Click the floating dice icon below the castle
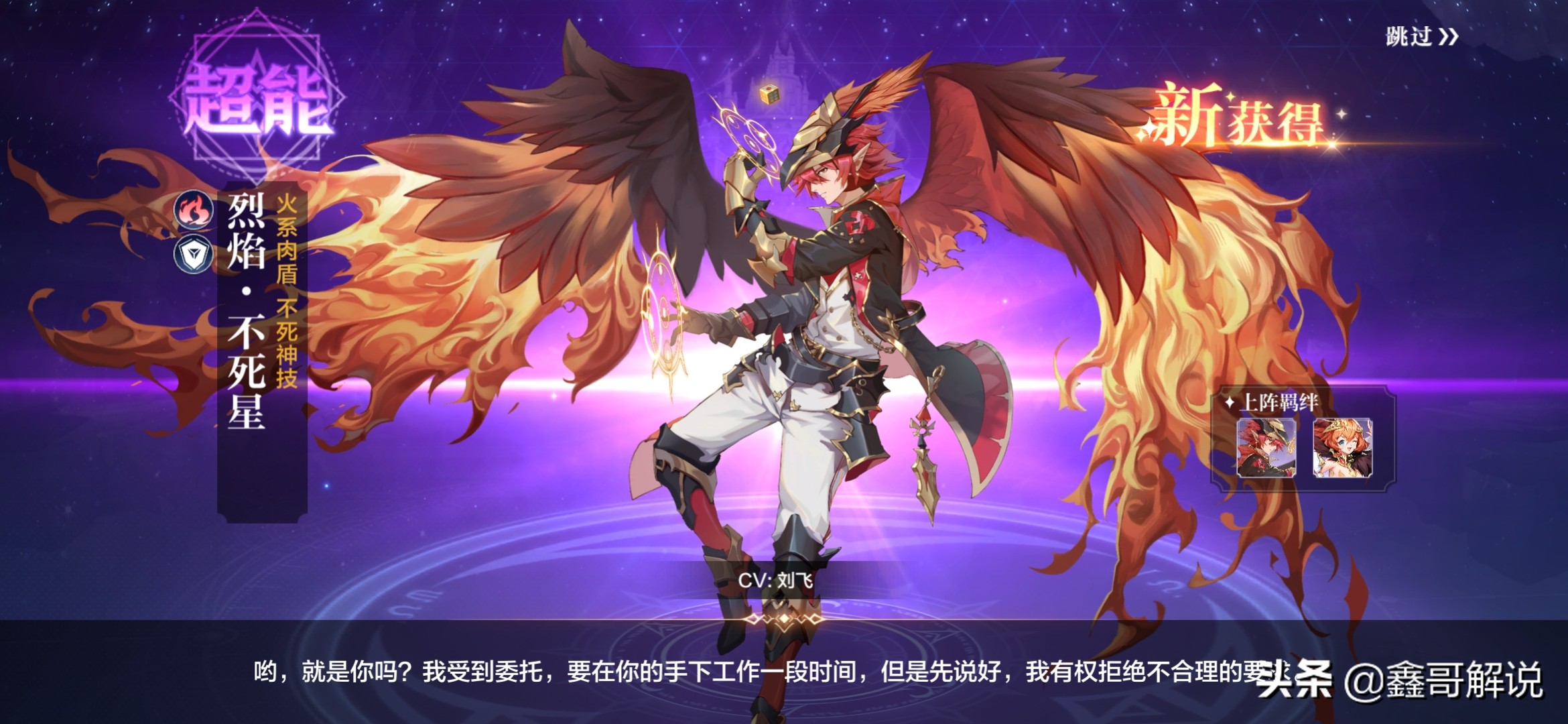This screenshot has width=1568, height=724. click(769, 96)
